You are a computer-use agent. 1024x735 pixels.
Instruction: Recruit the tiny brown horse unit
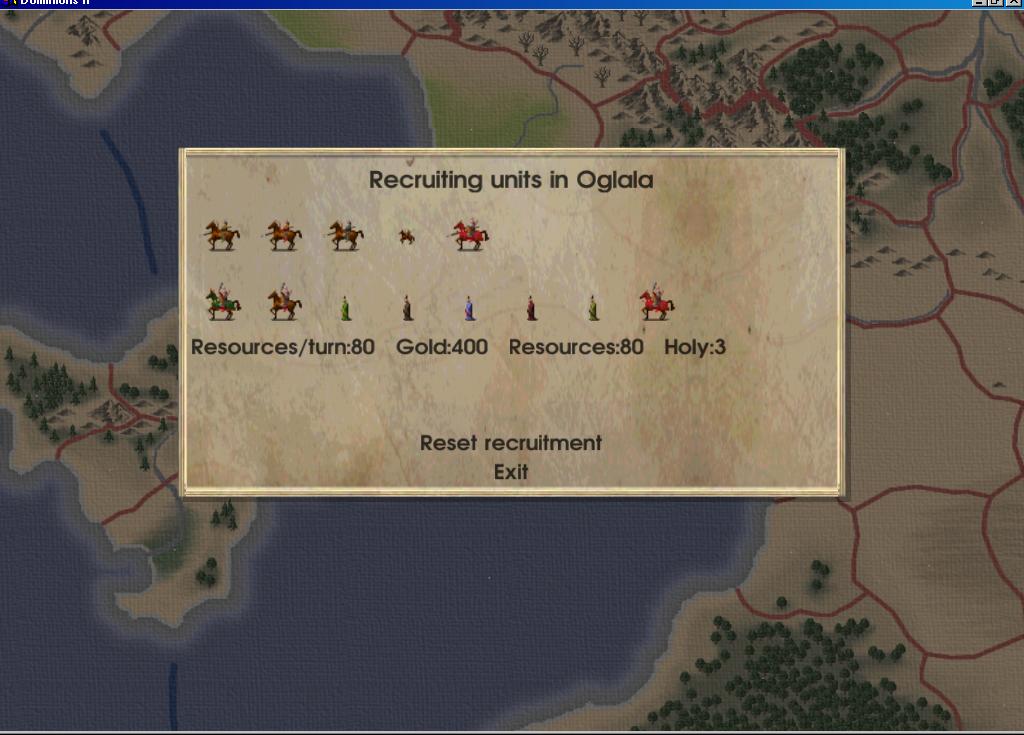click(x=406, y=237)
